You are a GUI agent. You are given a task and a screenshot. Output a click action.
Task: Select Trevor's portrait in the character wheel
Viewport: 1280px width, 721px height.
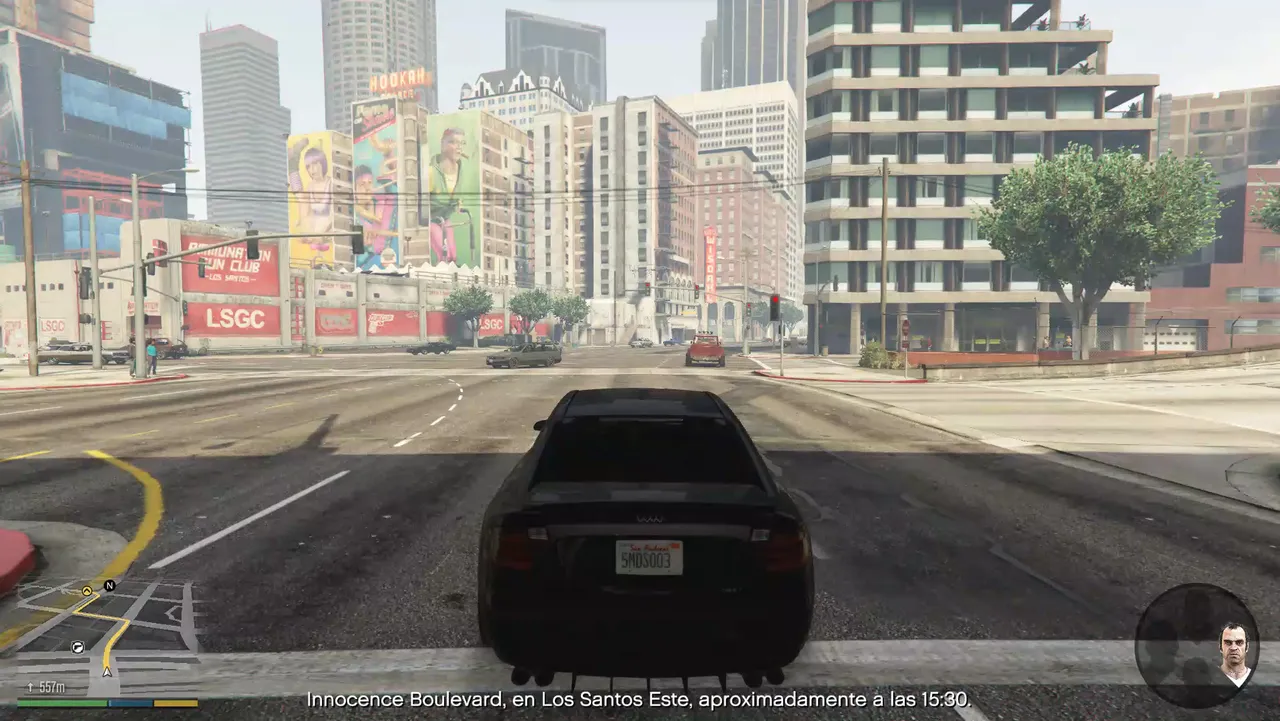coord(1234,651)
